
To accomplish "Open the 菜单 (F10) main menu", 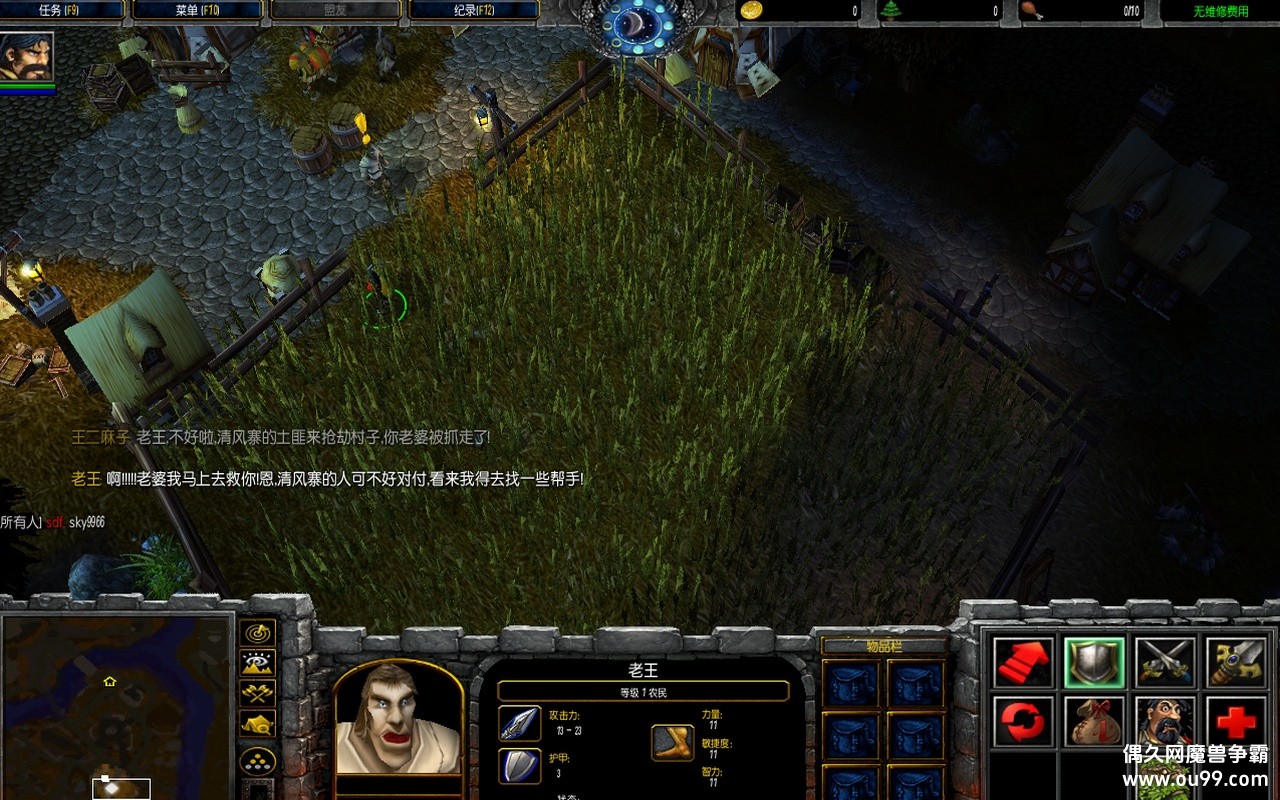I will coord(198,10).
